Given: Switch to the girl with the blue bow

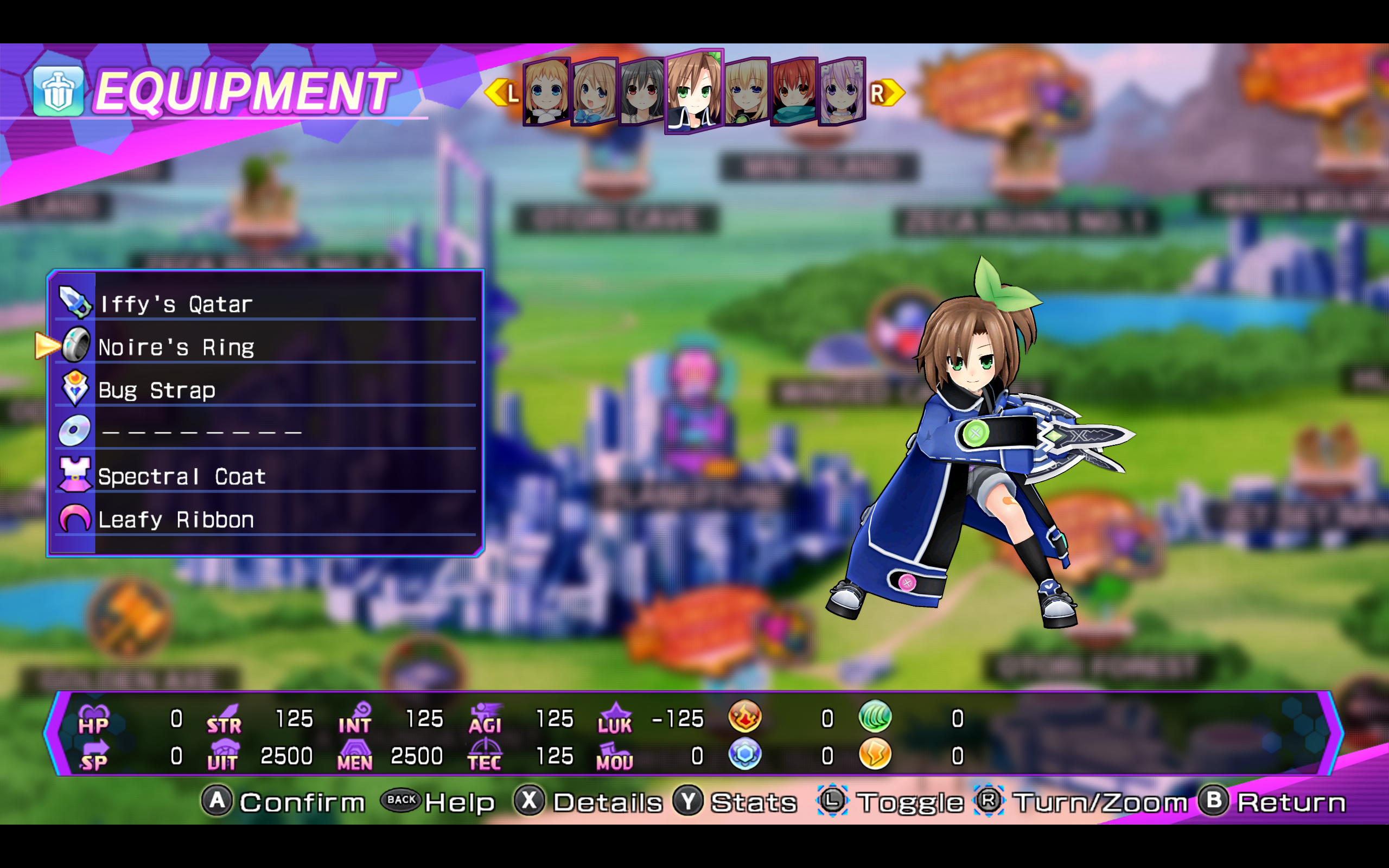Looking at the screenshot, I should 594,92.
